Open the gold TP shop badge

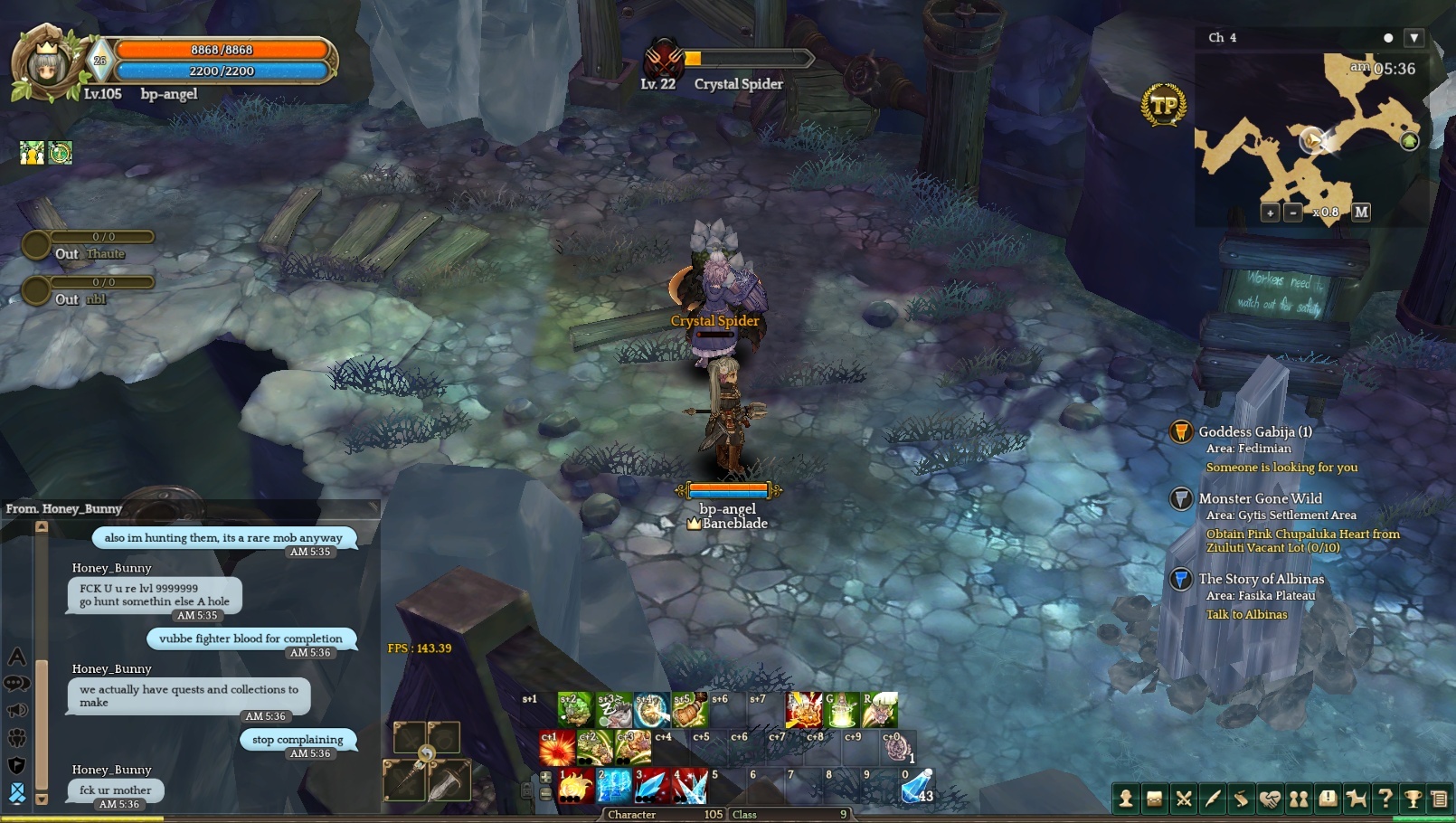[1164, 106]
